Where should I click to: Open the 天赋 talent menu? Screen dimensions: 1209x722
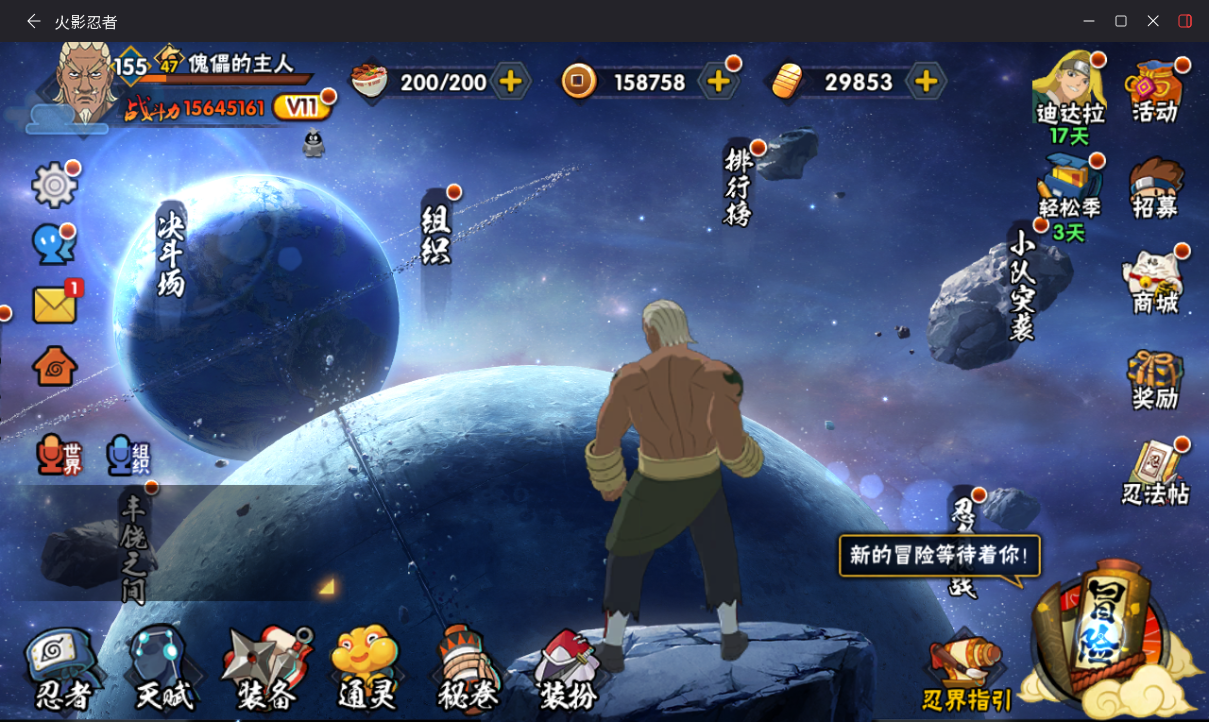tap(163, 669)
